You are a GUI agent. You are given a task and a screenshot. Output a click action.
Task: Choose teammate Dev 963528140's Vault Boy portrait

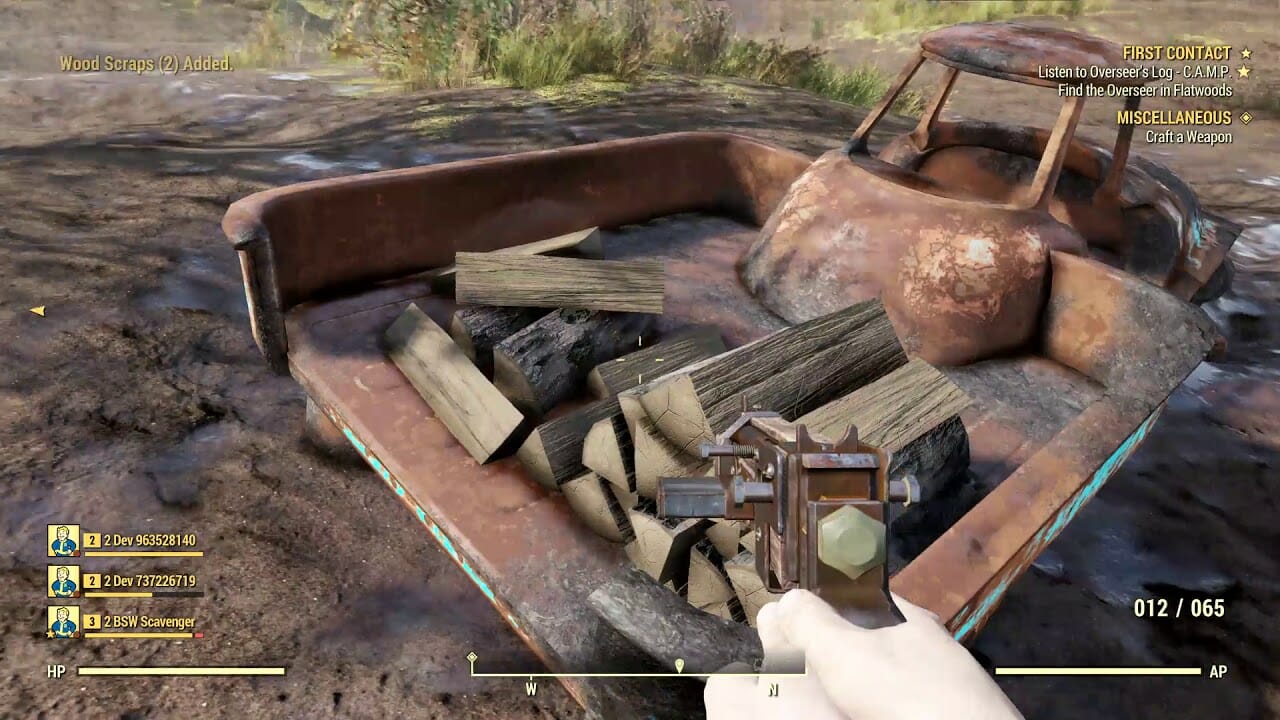(x=63, y=541)
